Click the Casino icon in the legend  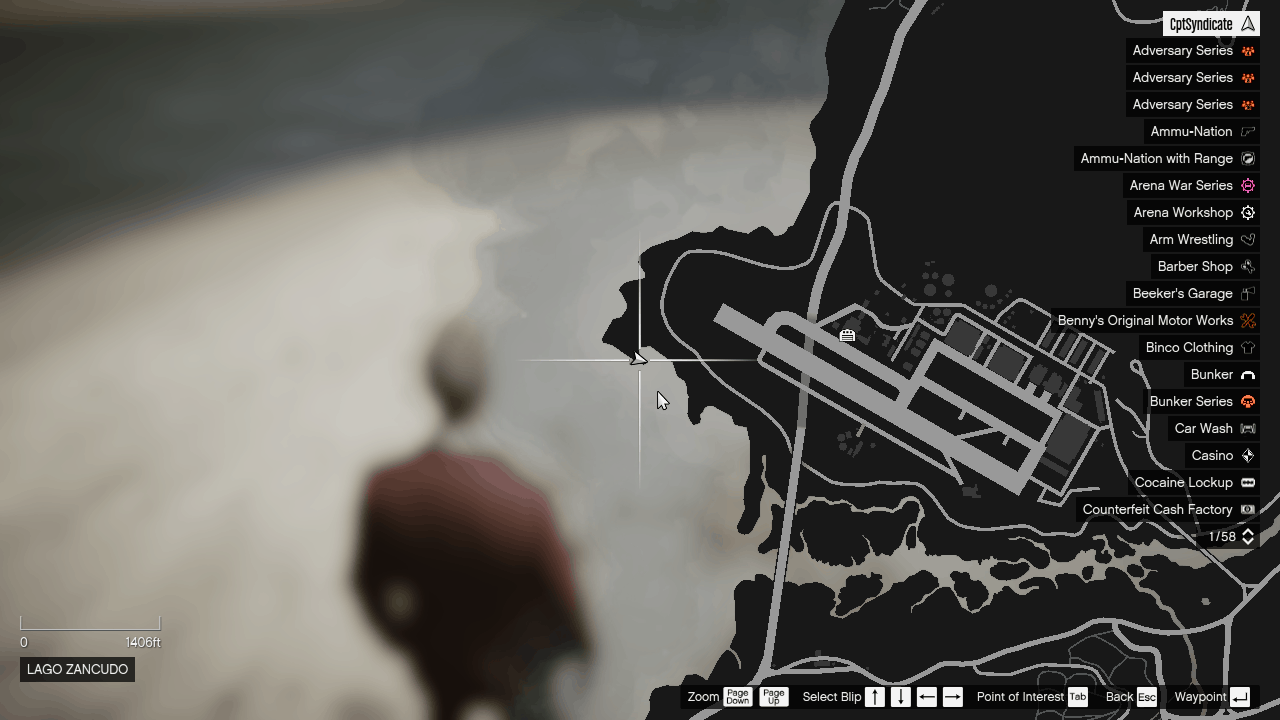pos(1247,455)
